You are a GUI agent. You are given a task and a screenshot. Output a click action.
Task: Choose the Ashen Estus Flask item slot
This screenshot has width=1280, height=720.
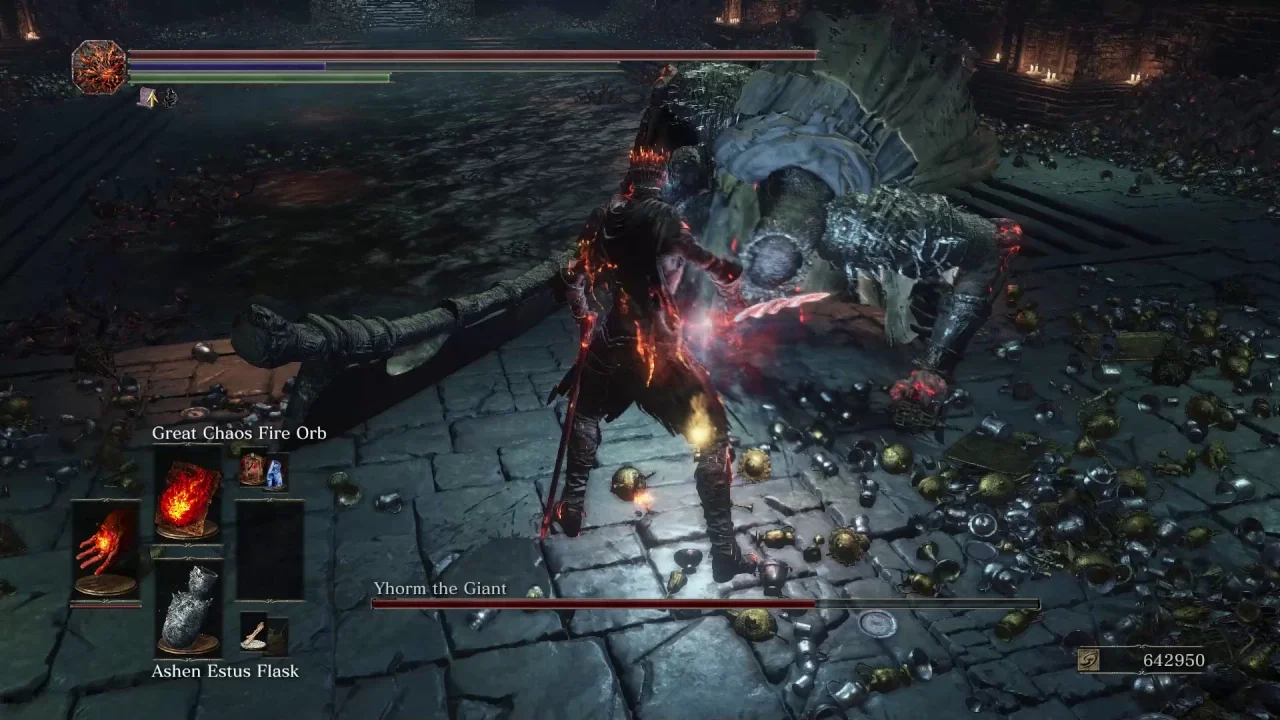click(x=188, y=607)
